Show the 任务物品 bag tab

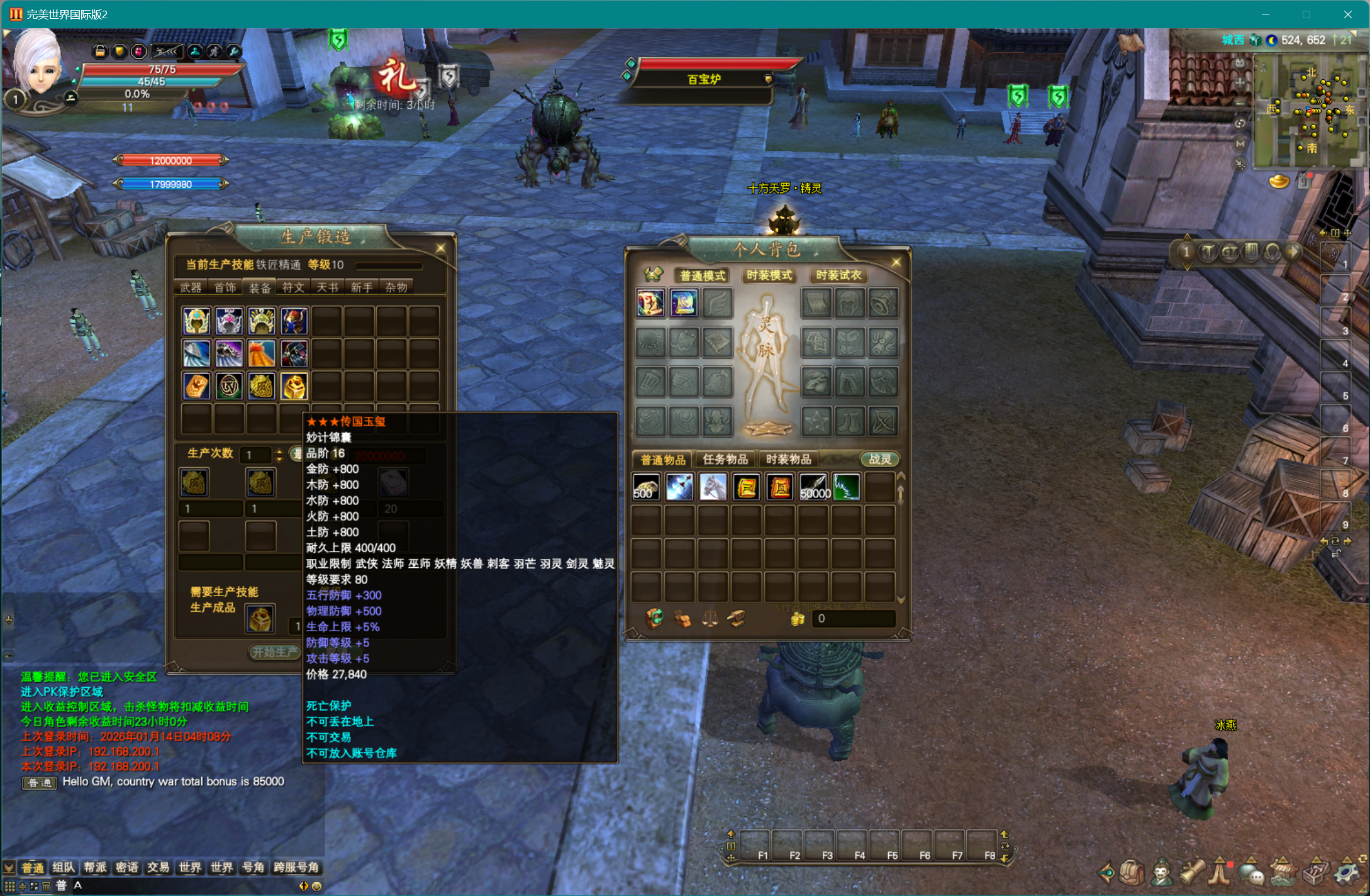pyautogui.click(x=725, y=459)
